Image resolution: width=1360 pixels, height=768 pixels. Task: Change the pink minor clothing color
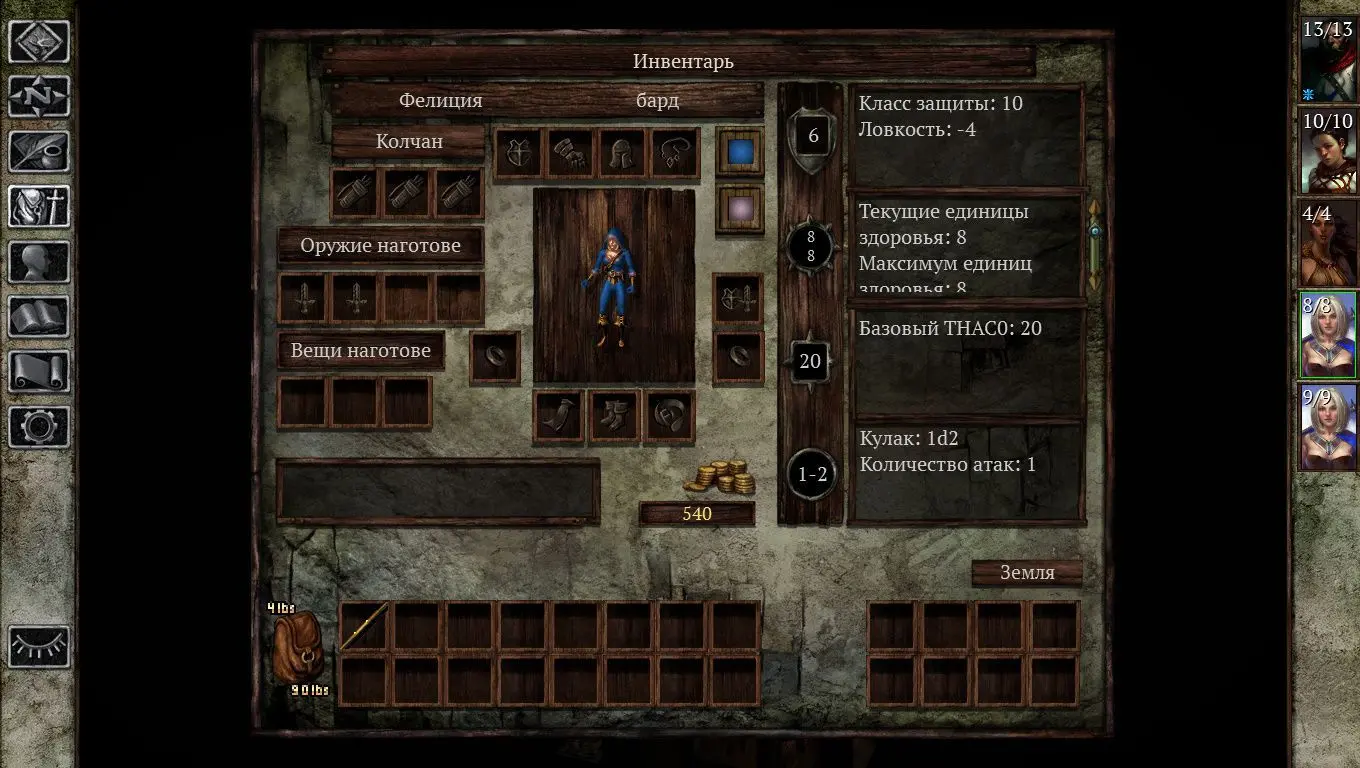coord(740,209)
